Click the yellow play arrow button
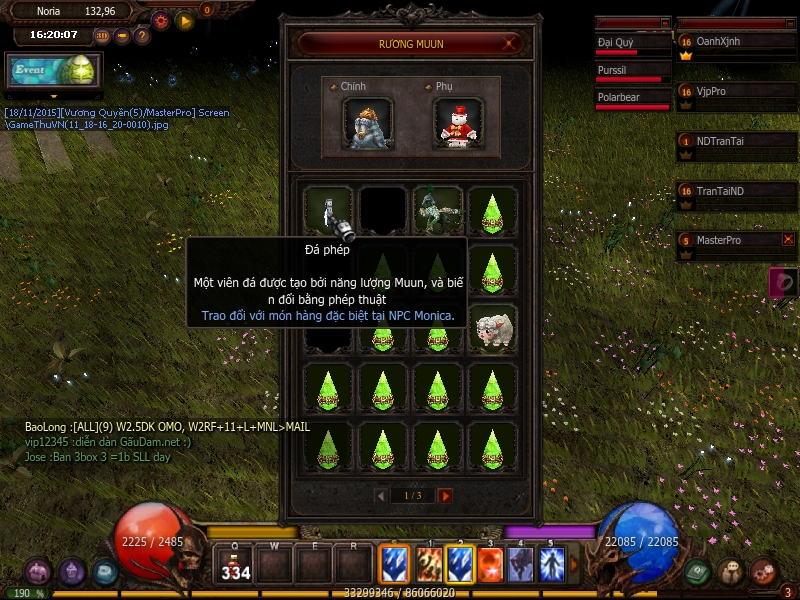The width and height of the screenshot is (800, 600). coord(185,19)
